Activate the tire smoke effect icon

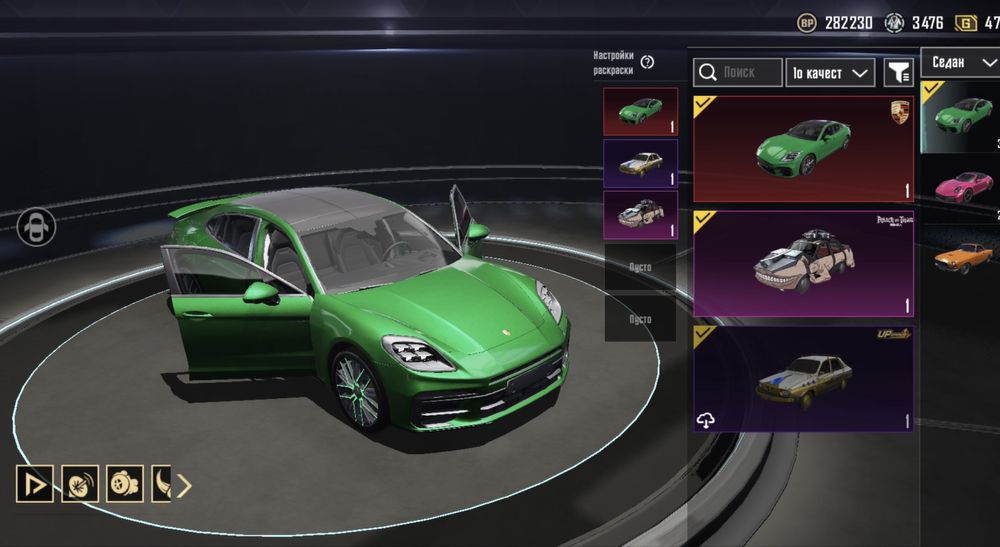point(124,484)
